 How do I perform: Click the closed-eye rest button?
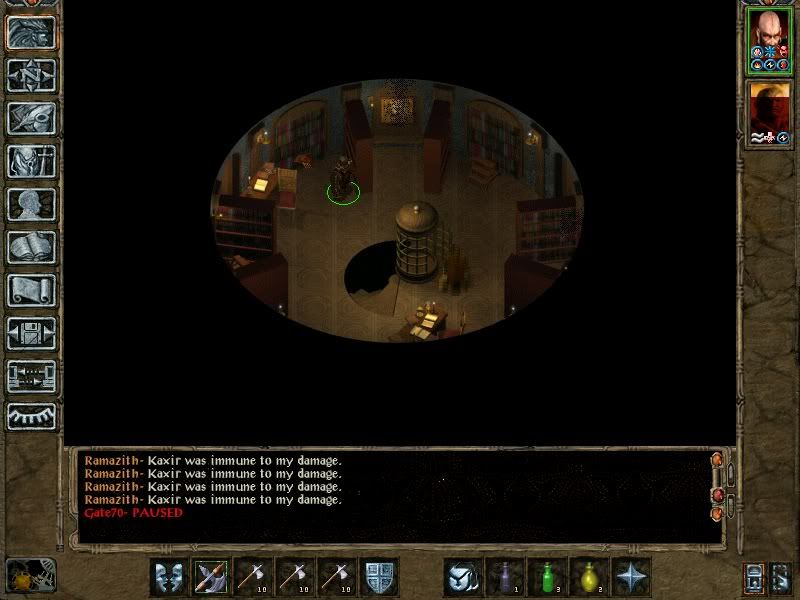[x=31, y=415]
